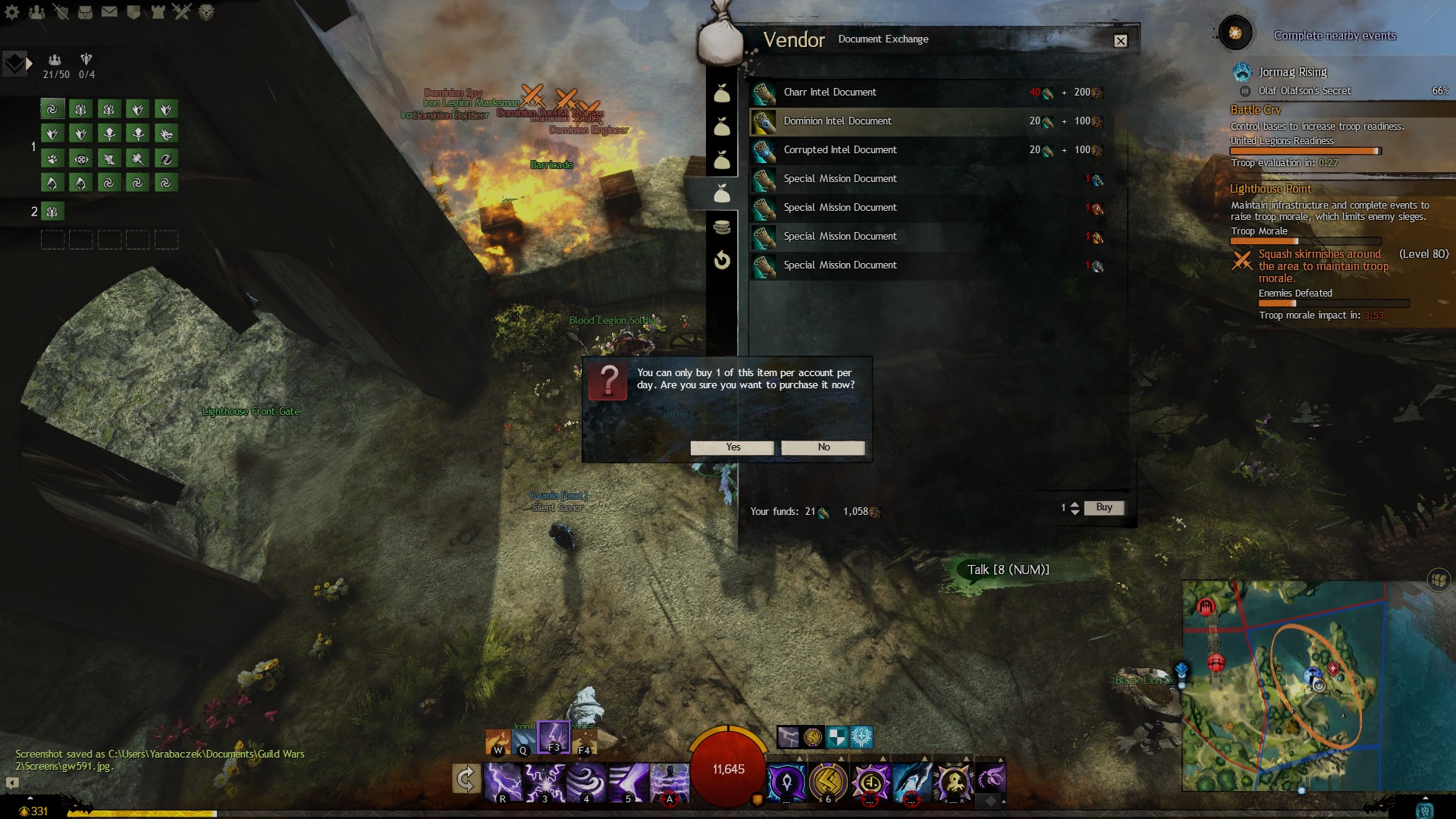This screenshot has width=1456, height=819.
Task: Switch to the vendor sell coins tab
Action: [722, 227]
